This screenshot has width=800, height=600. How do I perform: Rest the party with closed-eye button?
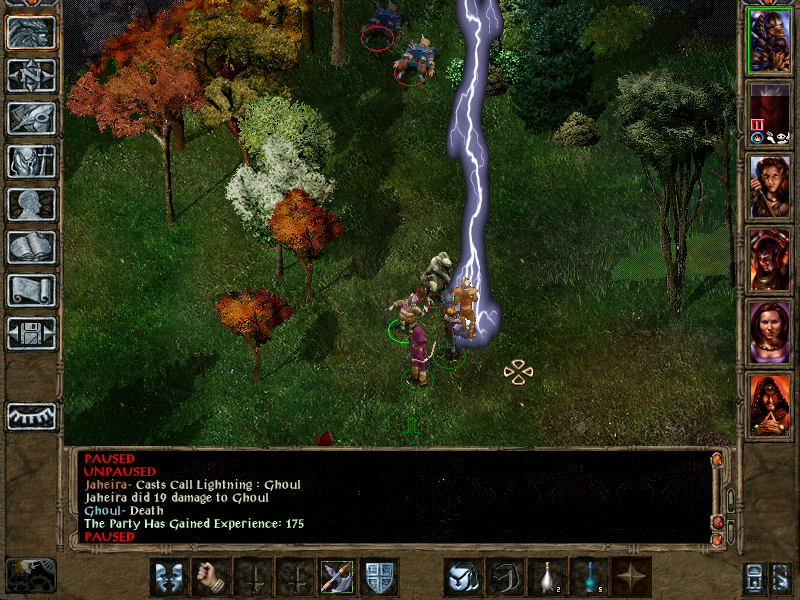(31, 416)
